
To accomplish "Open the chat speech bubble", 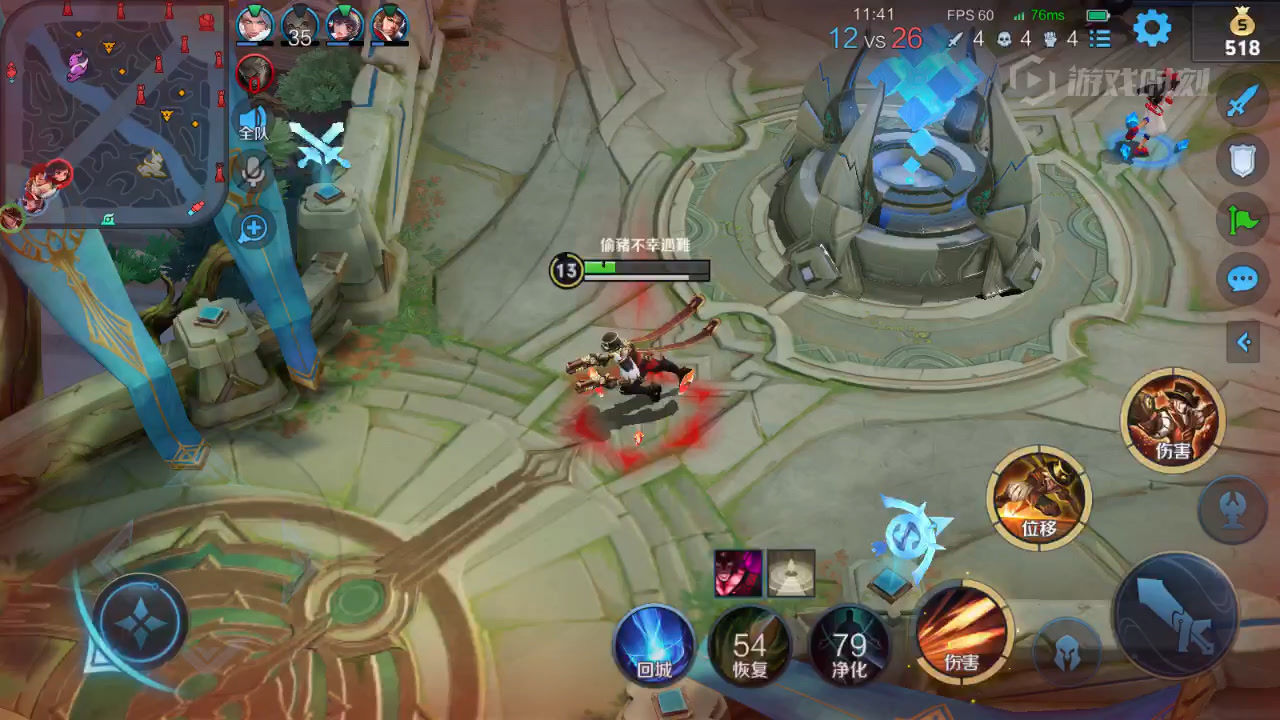I will pyautogui.click(x=1242, y=279).
